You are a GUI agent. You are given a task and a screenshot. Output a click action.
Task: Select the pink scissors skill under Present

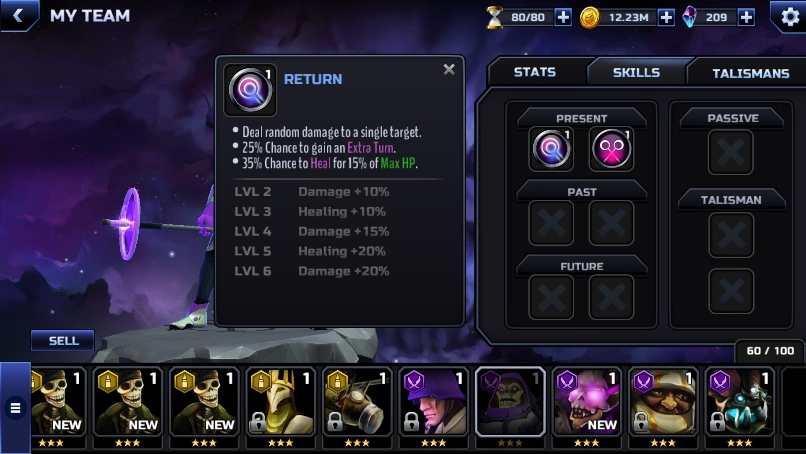click(611, 150)
